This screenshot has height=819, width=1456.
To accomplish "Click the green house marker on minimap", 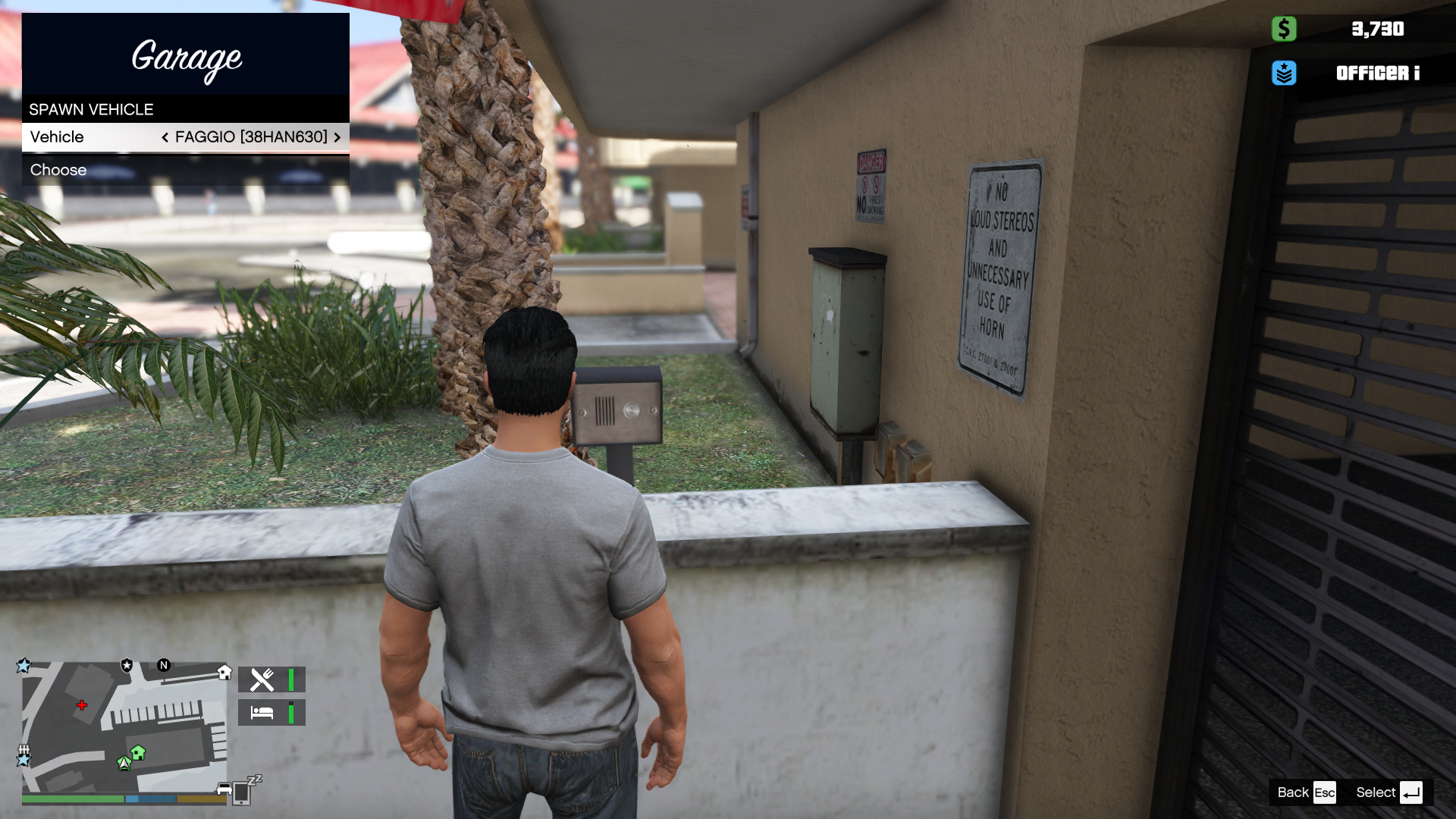I will tap(138, 752).
